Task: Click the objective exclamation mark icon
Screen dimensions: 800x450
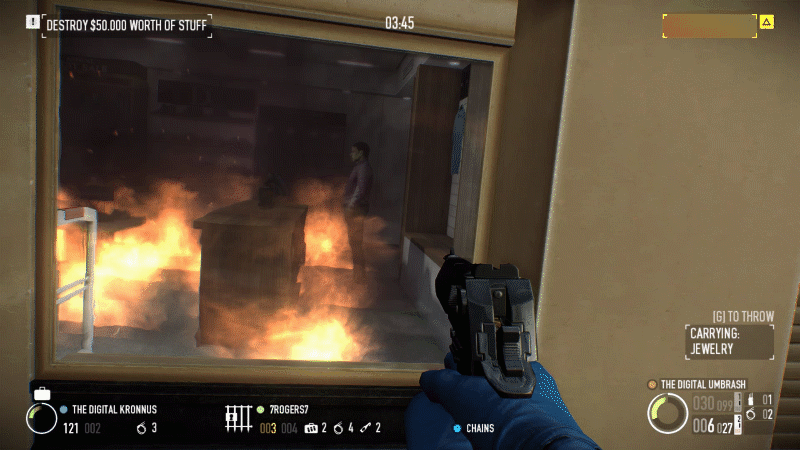Action: point(33,21)
